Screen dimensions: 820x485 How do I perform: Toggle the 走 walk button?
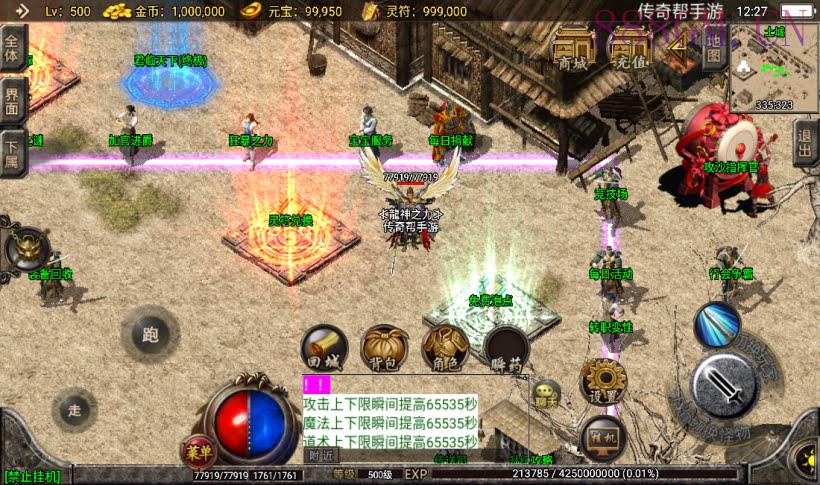pyautogui.click(x=74, y=410)
